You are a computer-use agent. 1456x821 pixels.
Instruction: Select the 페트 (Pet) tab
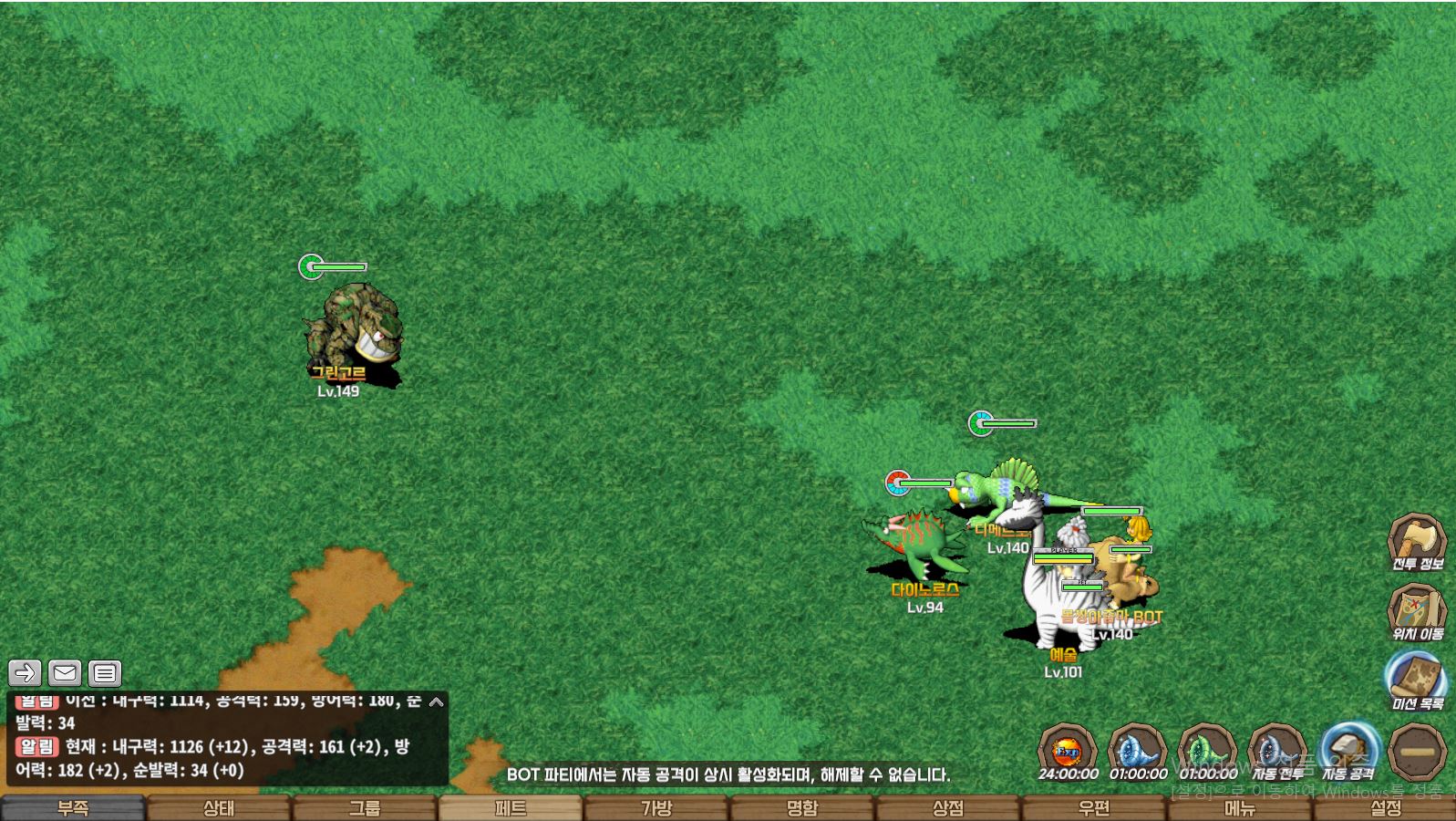(x=511, y=808)
